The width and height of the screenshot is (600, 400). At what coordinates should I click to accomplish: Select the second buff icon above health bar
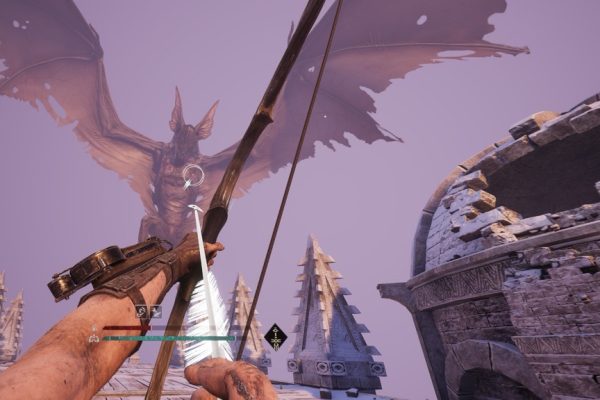(x=155, y=311)
